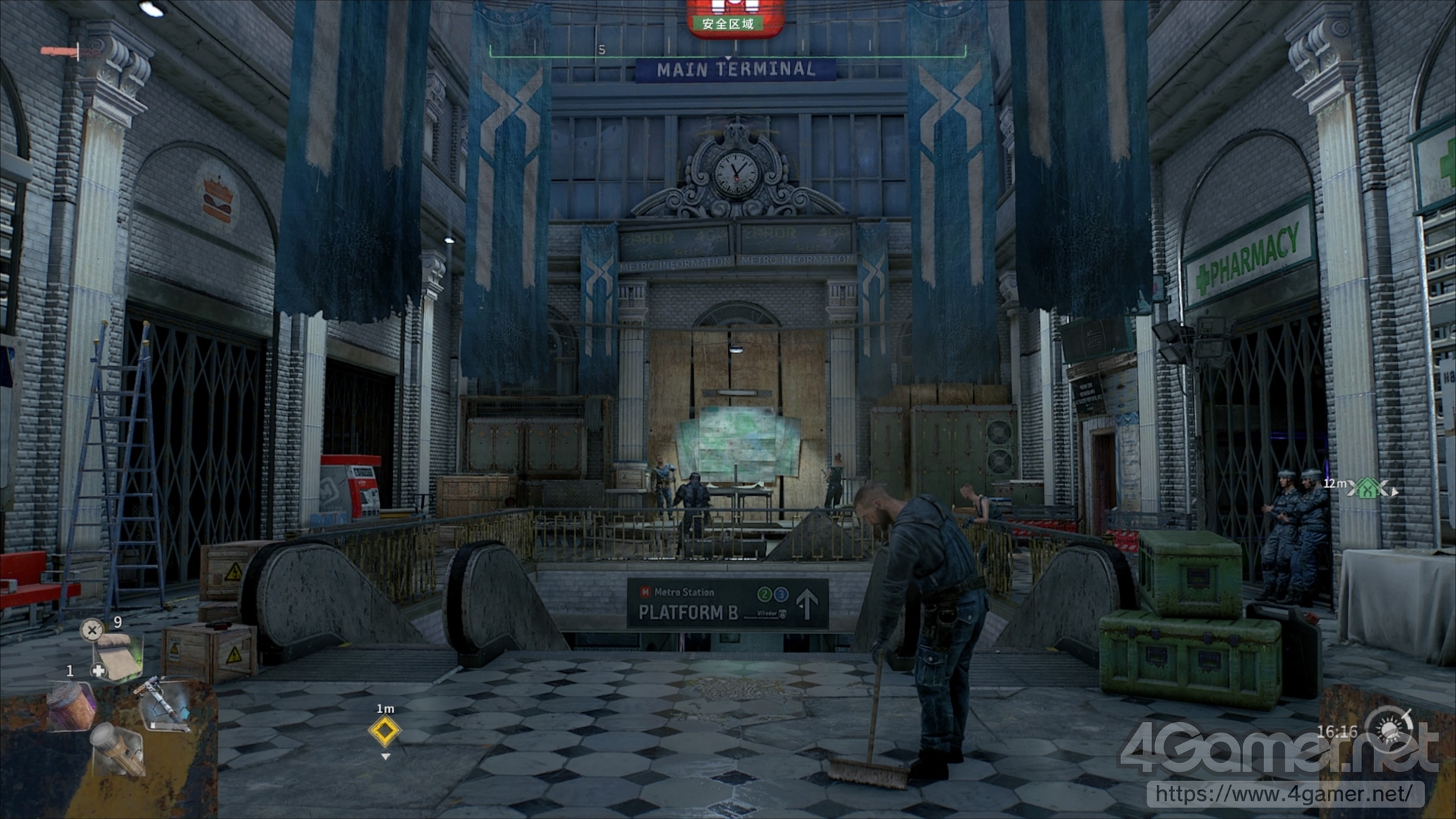Click the green house waypoint marker
Image resolution: width=1456 pixels, height=819 pixels.
pyautogui.click(x=1367, y=489)
